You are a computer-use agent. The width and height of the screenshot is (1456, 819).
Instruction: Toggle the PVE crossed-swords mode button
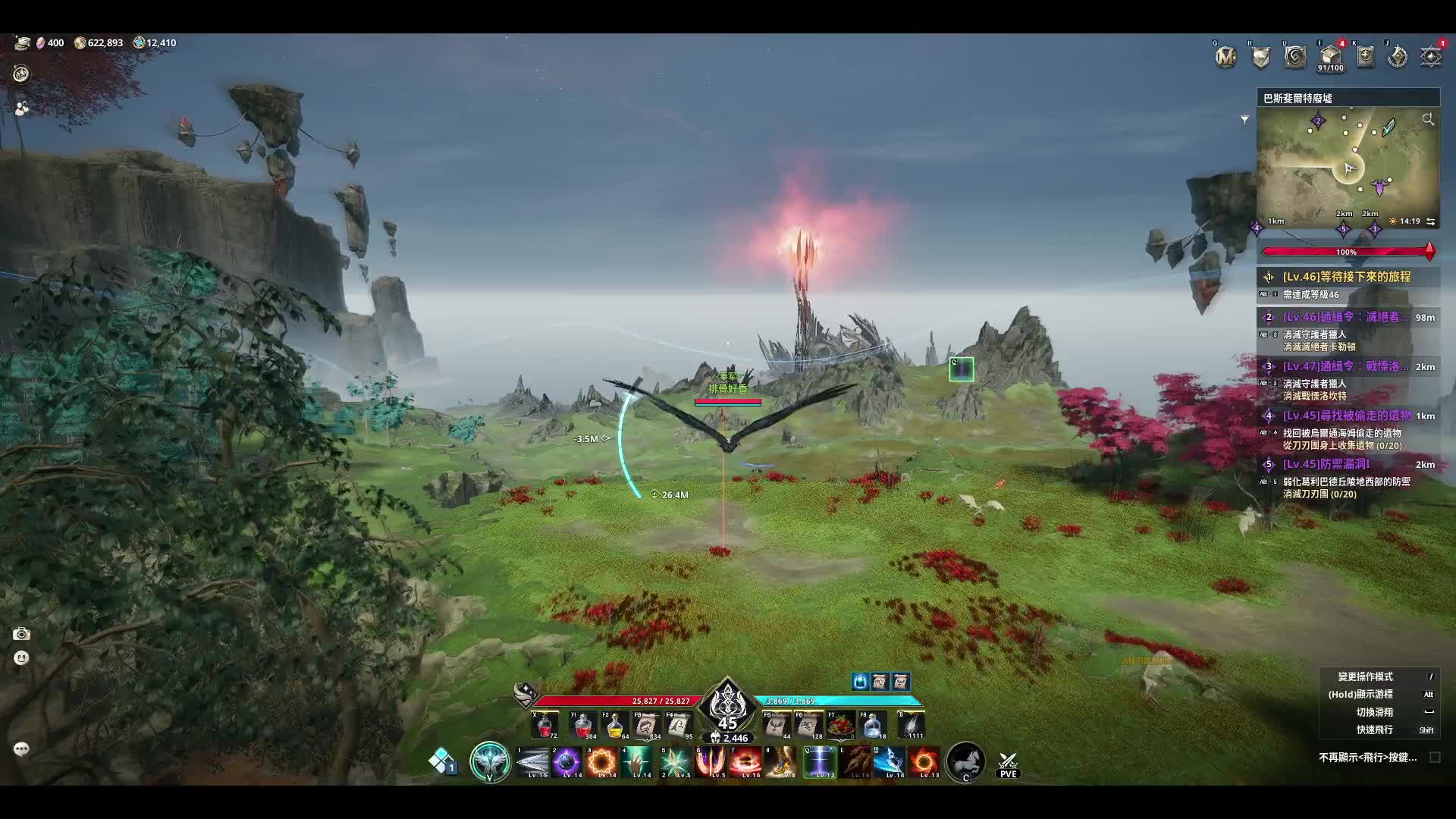(1008, 763)
